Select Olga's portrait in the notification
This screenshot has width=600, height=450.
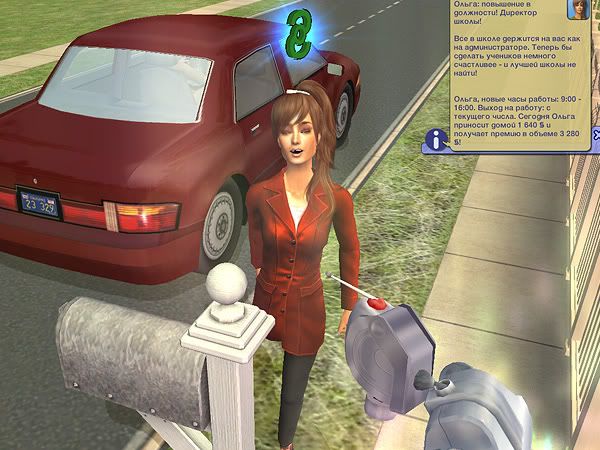click(x=579, y=10)
